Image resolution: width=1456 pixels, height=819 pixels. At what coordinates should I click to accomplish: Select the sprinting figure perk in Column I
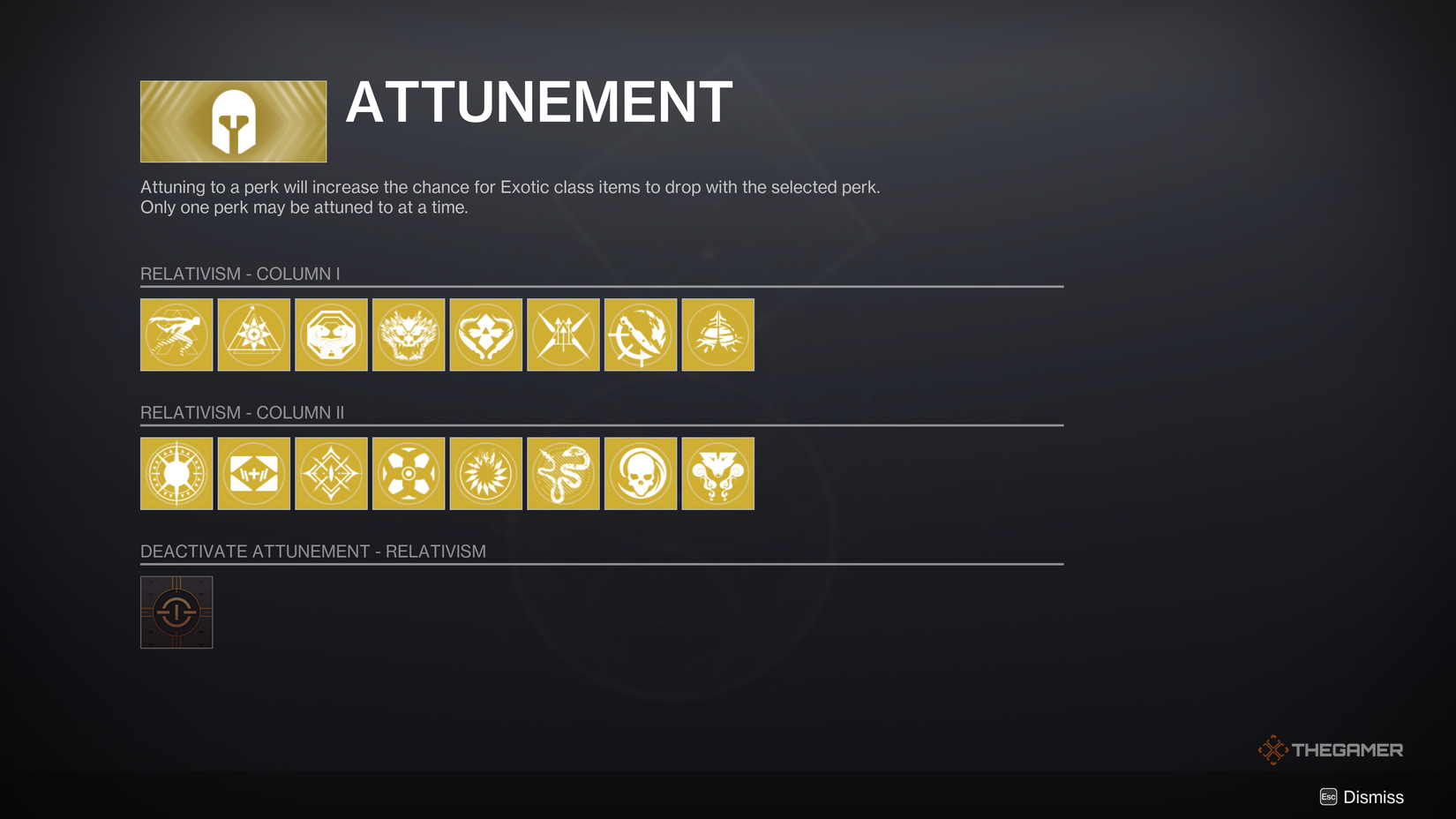pyautogui.click(x=176, y=334)
